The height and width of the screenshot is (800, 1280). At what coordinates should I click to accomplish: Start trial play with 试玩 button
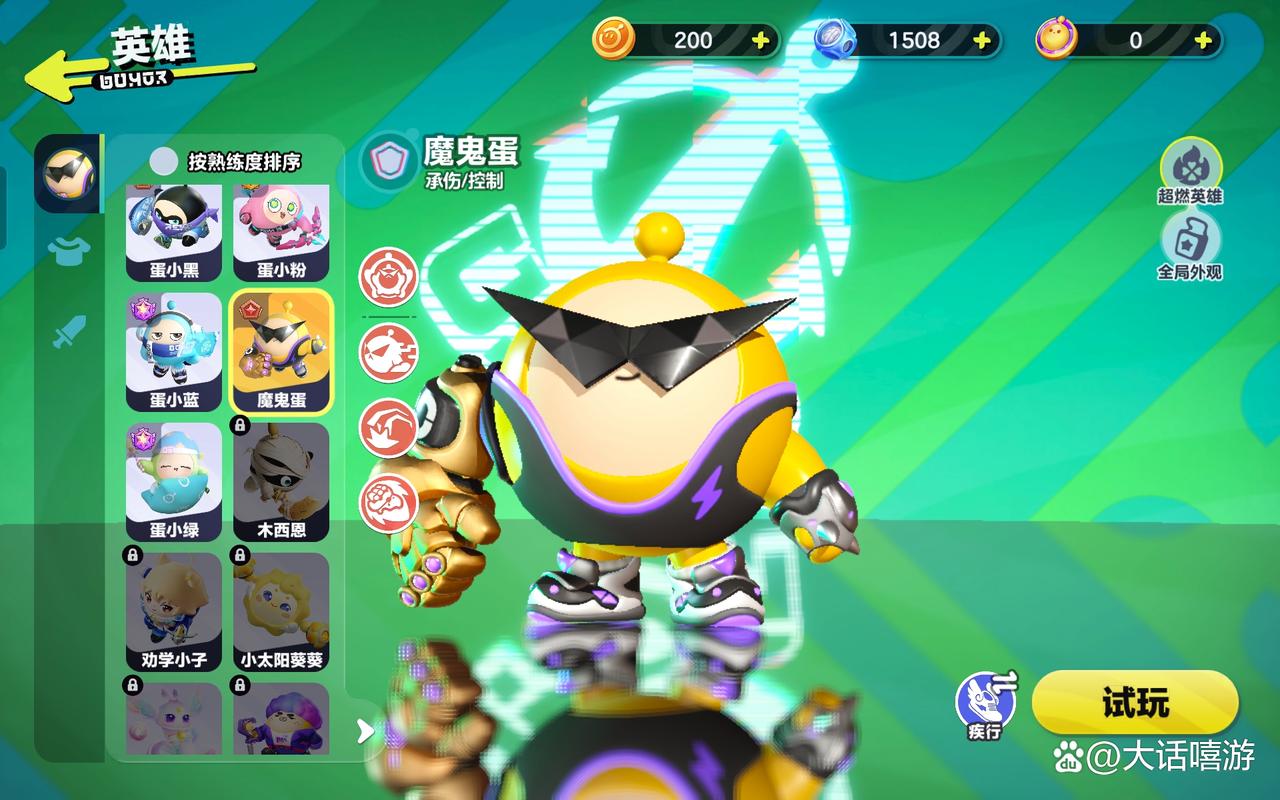tap(1135, 702)
